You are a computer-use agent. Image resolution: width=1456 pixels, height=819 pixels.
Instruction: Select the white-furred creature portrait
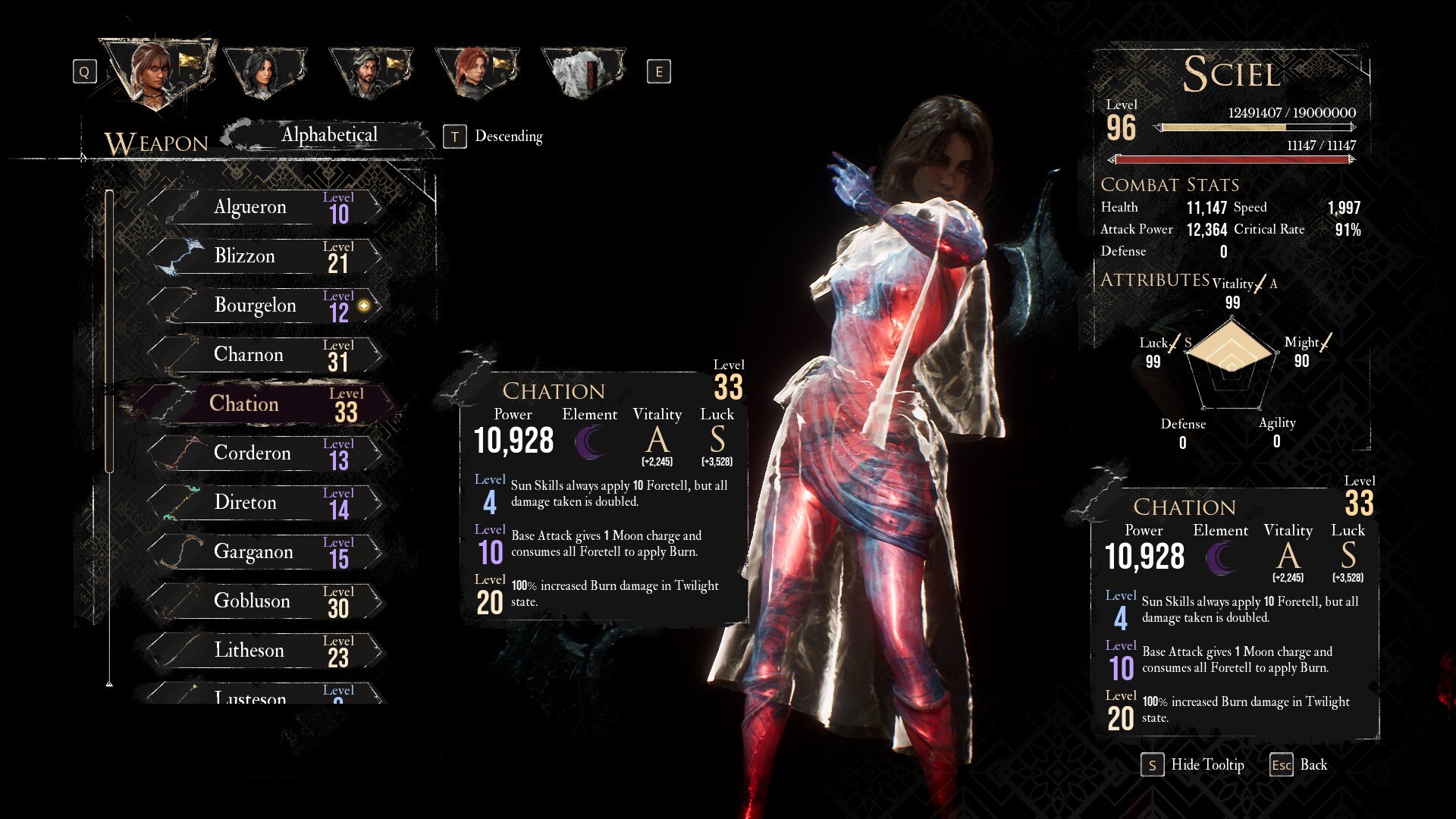tap(582, 72)
